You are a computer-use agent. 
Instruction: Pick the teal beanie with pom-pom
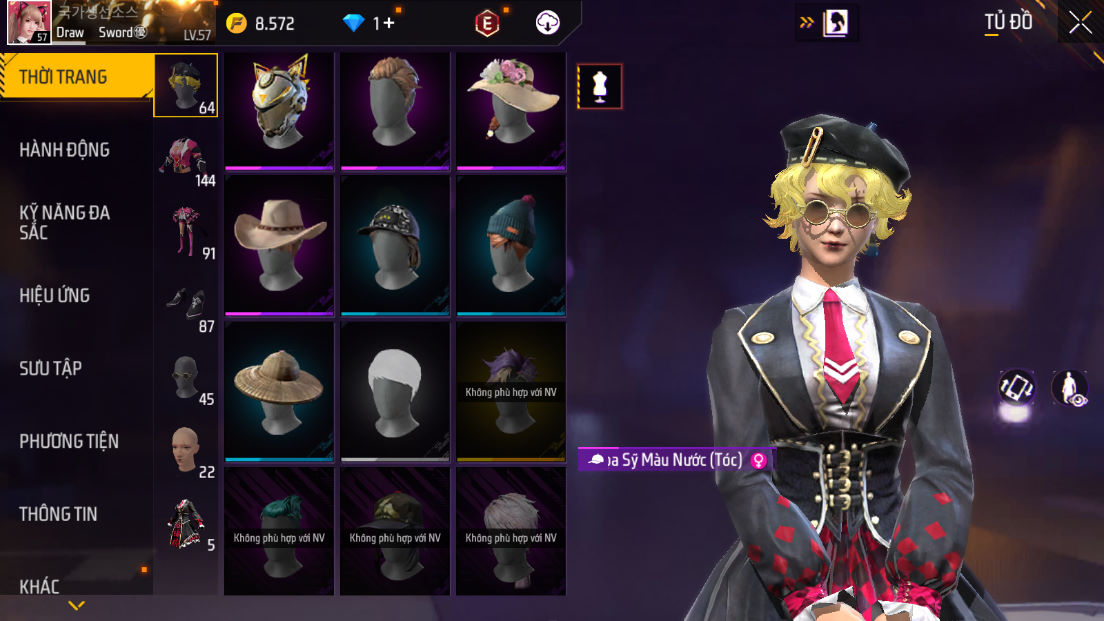tap(511, 244)
